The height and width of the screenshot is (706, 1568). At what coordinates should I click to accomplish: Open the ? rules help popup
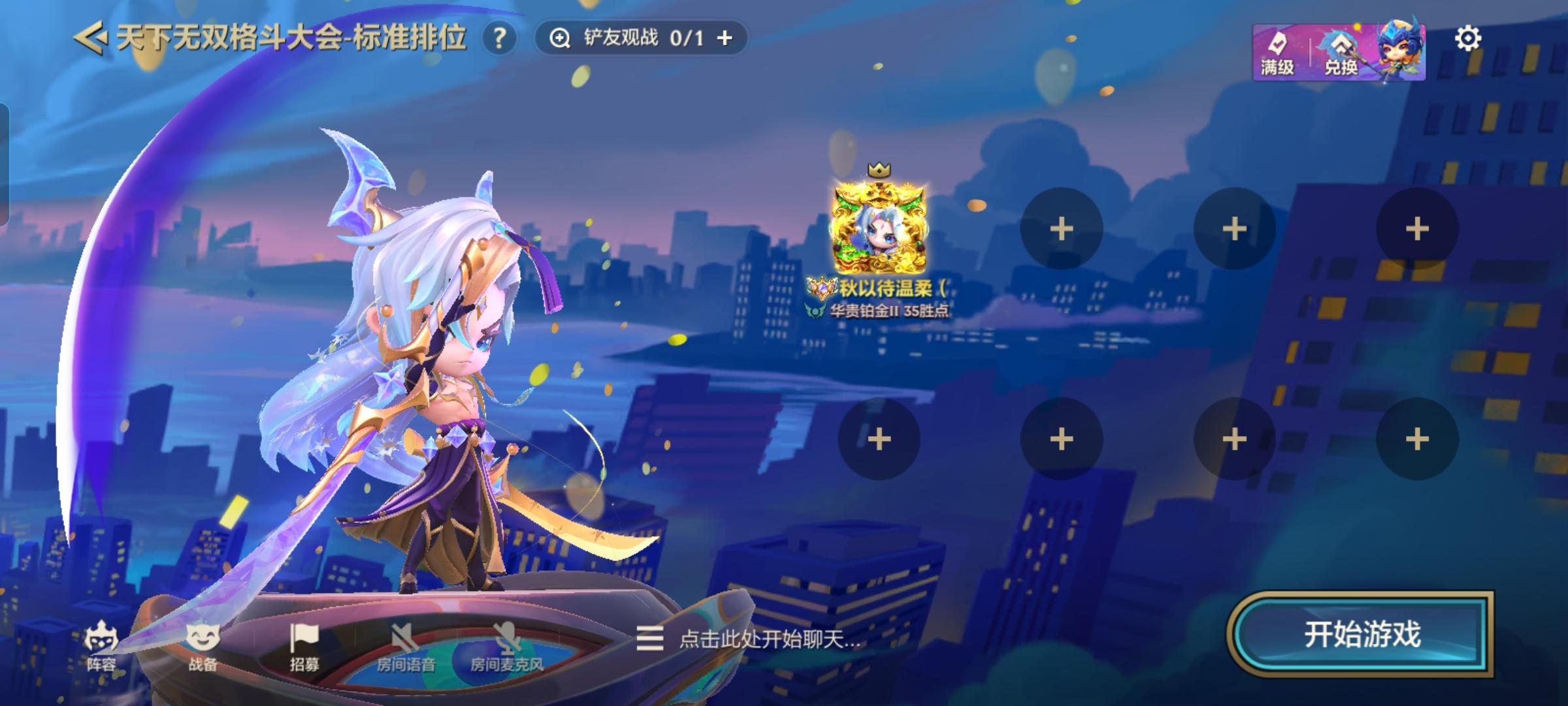(x=499, y=38)
